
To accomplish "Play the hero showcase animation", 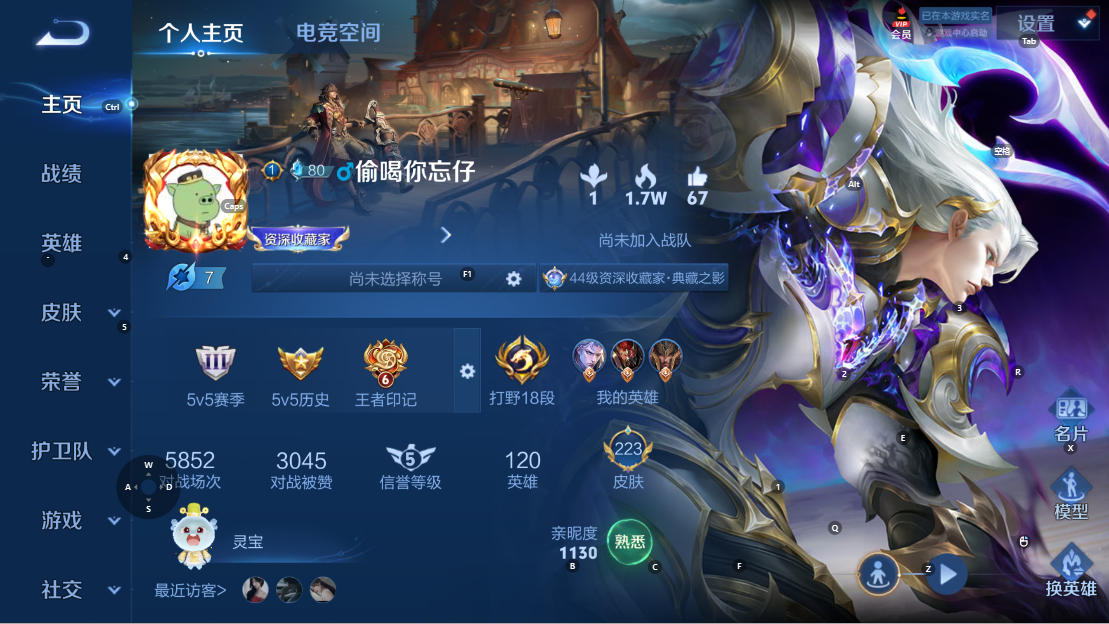I will [x=948, y=575].
